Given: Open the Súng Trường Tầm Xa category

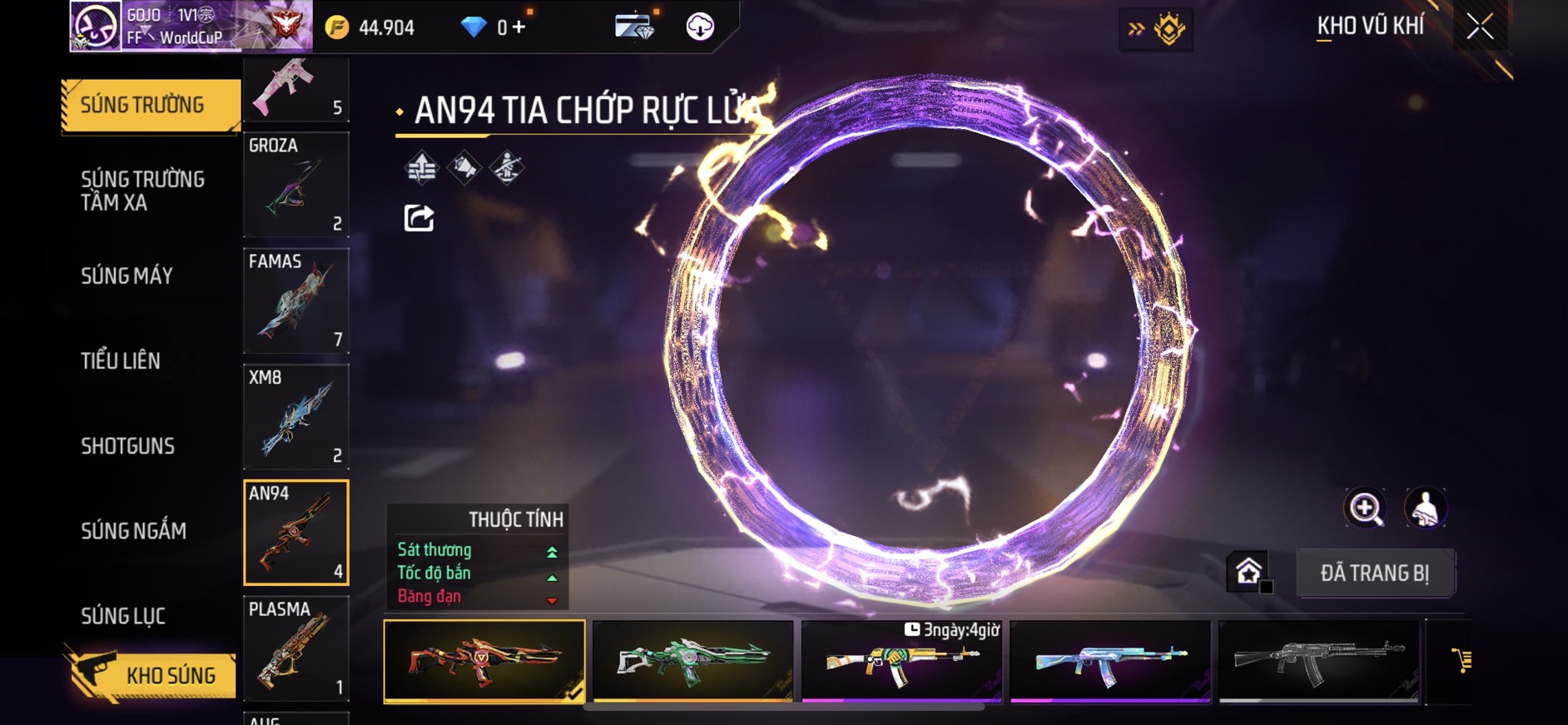Looking at the screenshot, I should (x=142, y=191).
